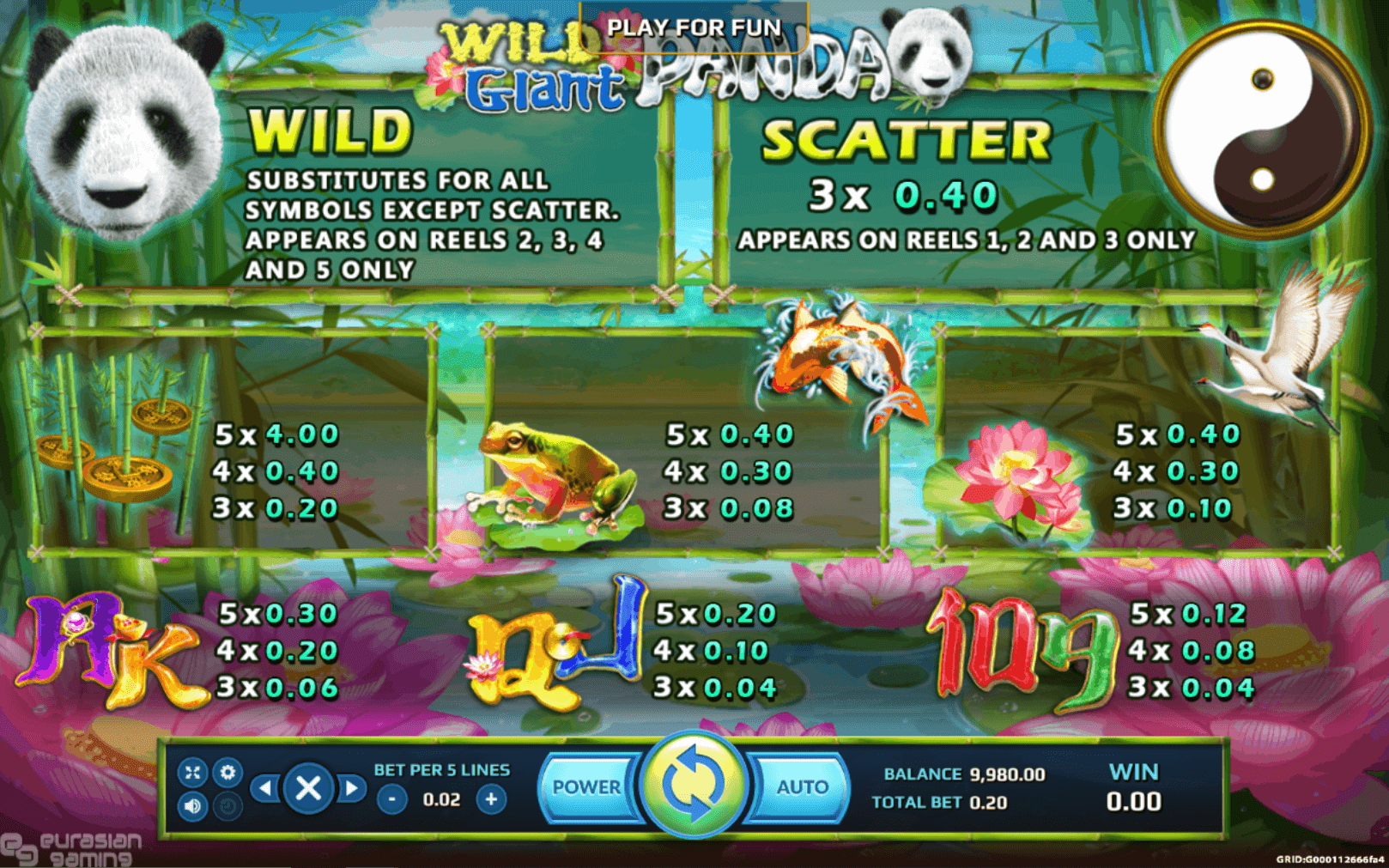Screen dimensions: 1389x868
Task: Increase bet with the plus button
Action: 491,798
